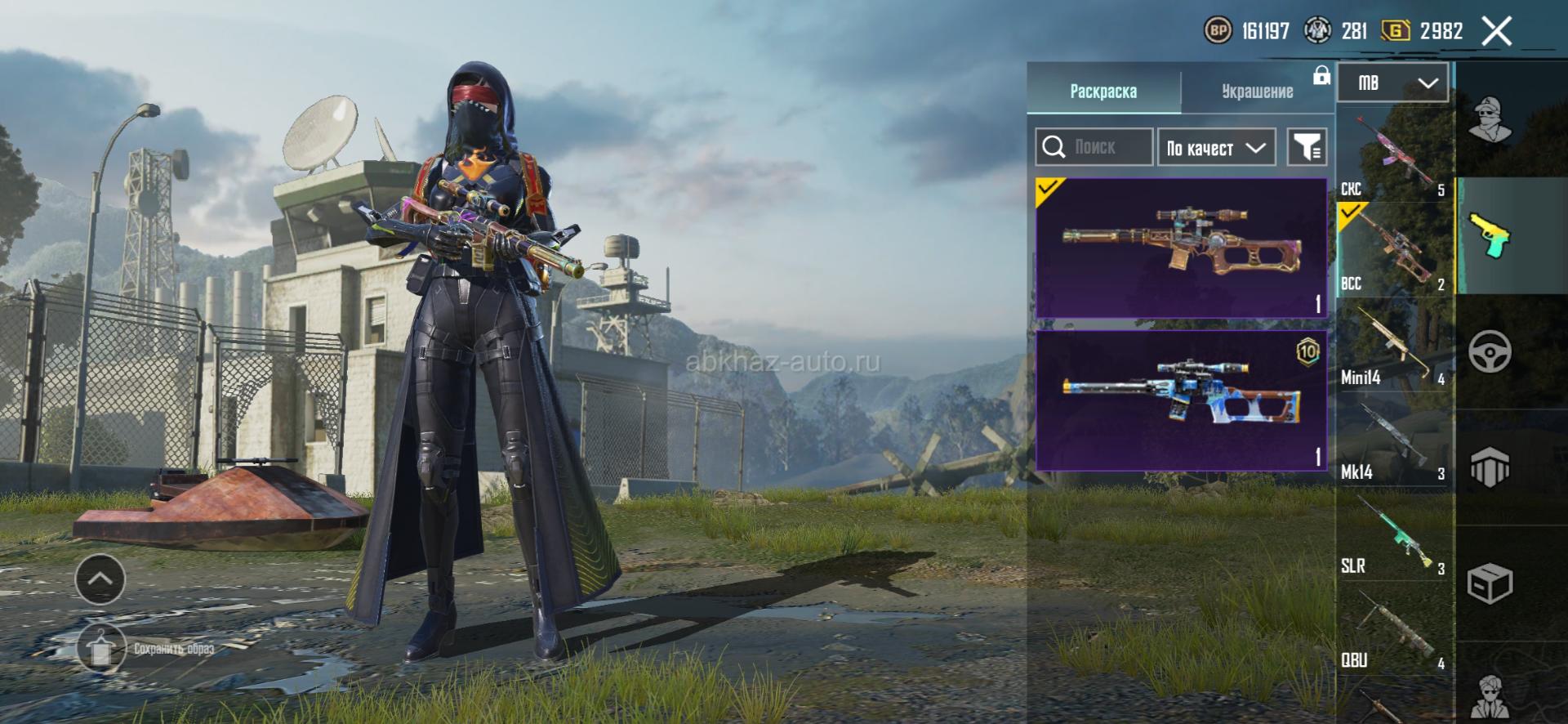Expand the up-arrow circle button
This screenshot has width=1568, height=724.
(100, 579)
